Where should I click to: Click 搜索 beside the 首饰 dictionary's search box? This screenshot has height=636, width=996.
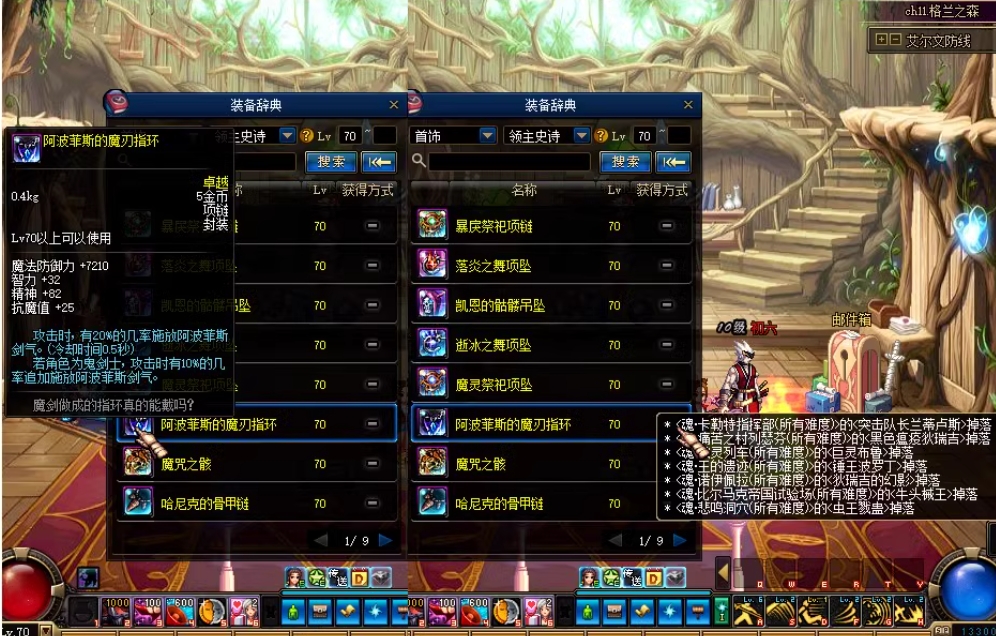coord(625,162)
